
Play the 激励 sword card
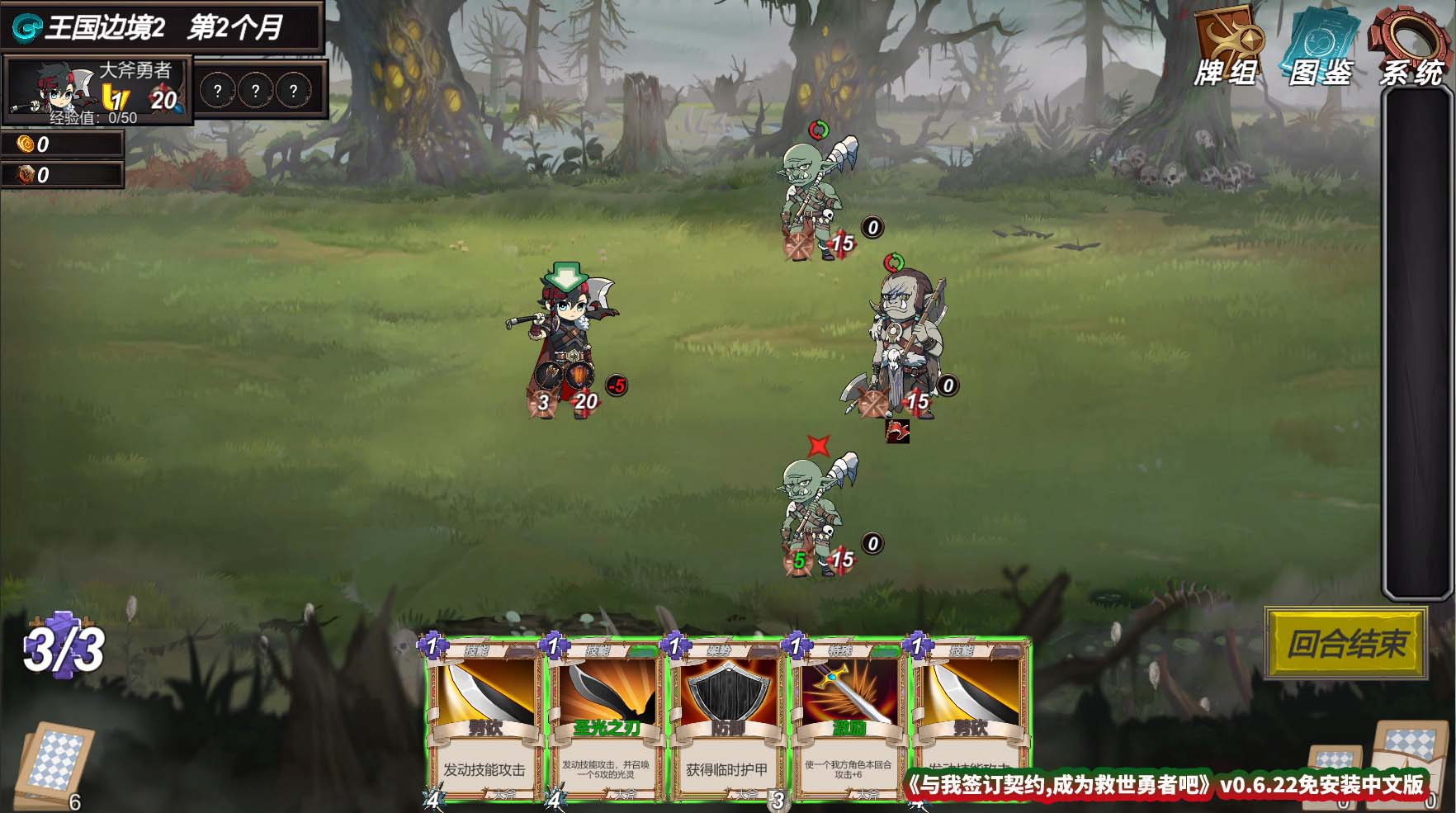click(x=848, y=720)
